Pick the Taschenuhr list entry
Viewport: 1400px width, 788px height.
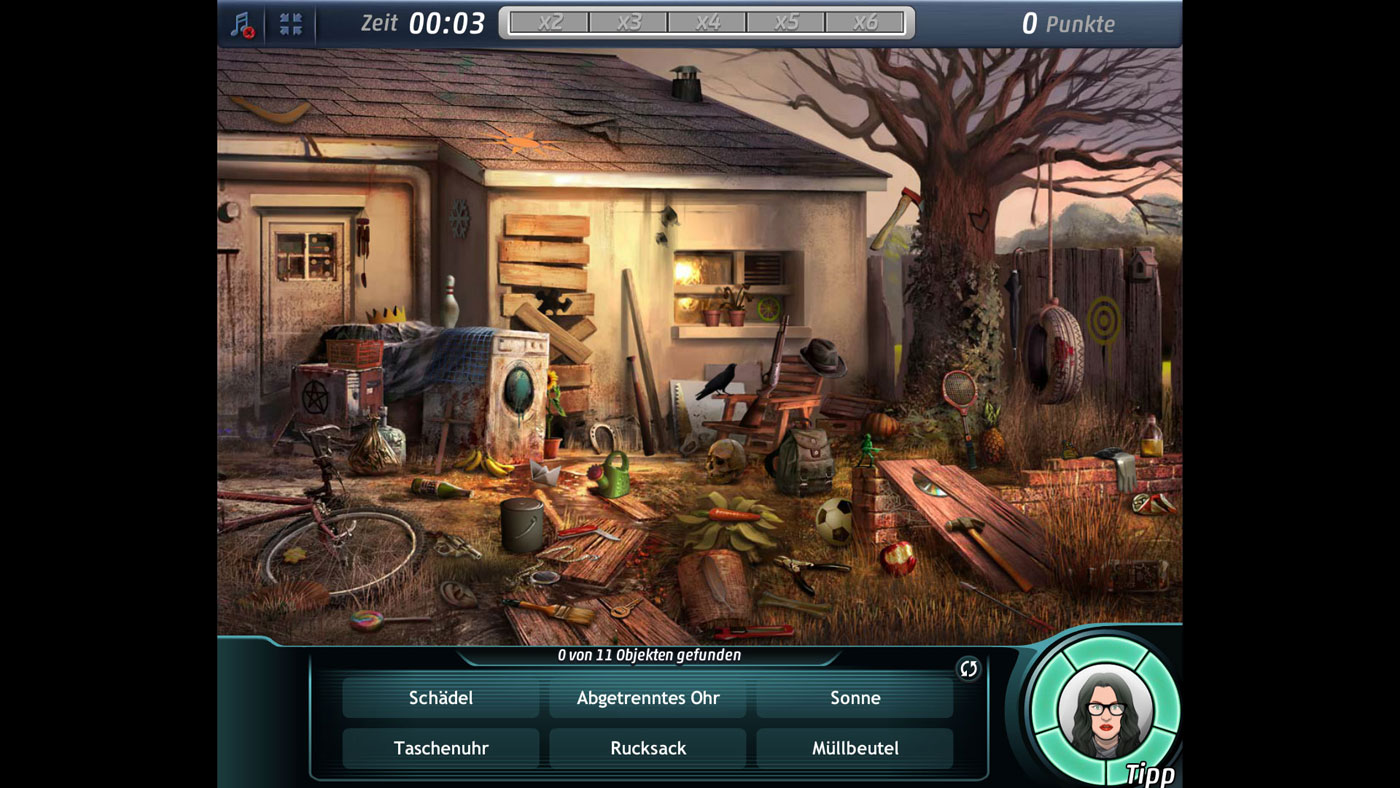pyautogui.click(x=441, y=748)
